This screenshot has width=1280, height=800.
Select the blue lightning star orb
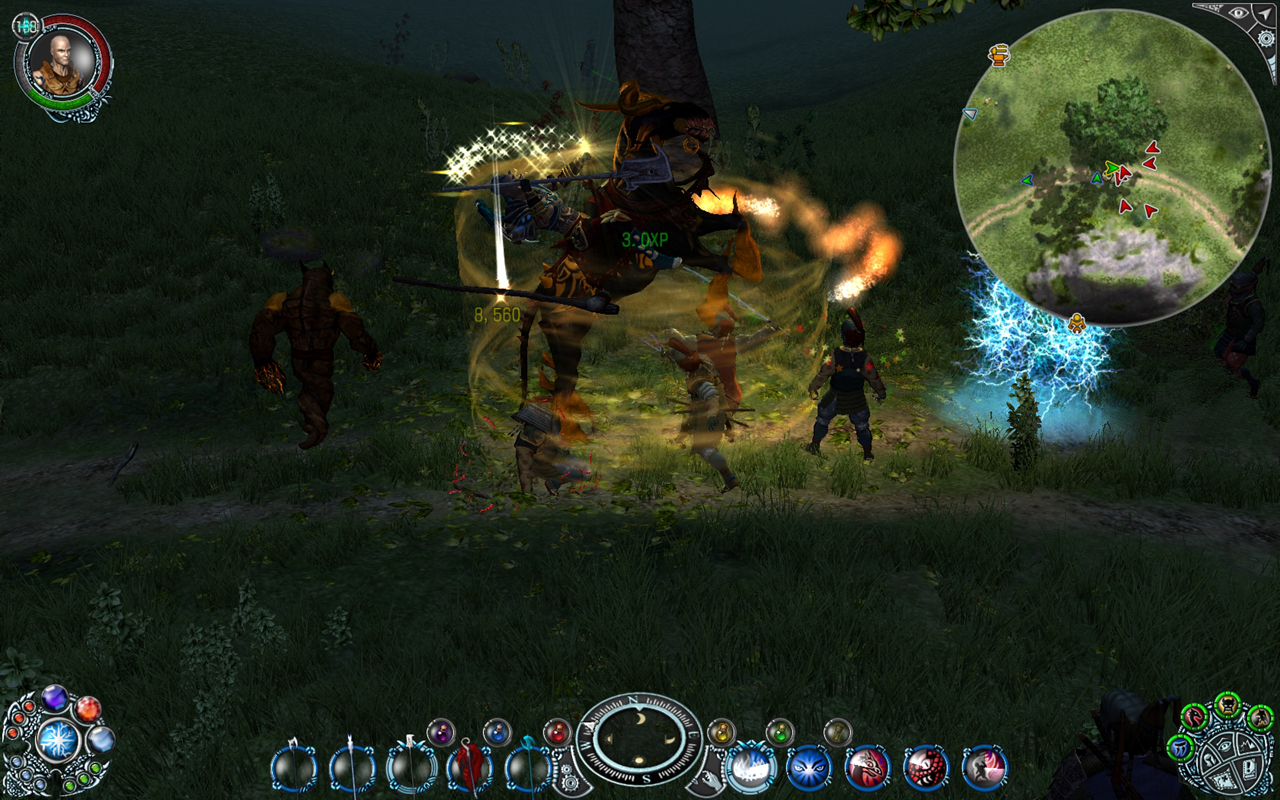[57, 741]
